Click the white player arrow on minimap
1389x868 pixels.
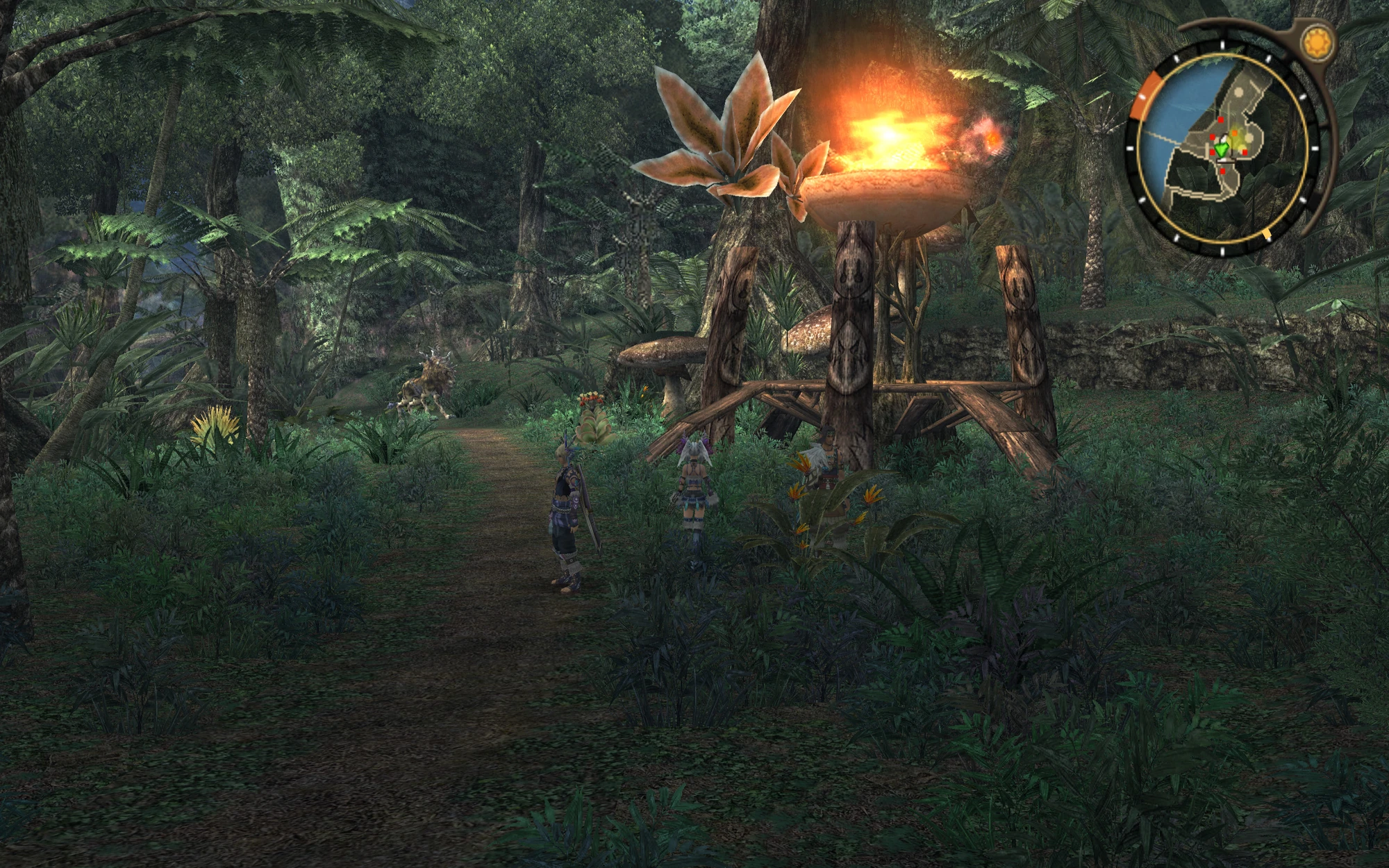click(x=1223, y=139)
